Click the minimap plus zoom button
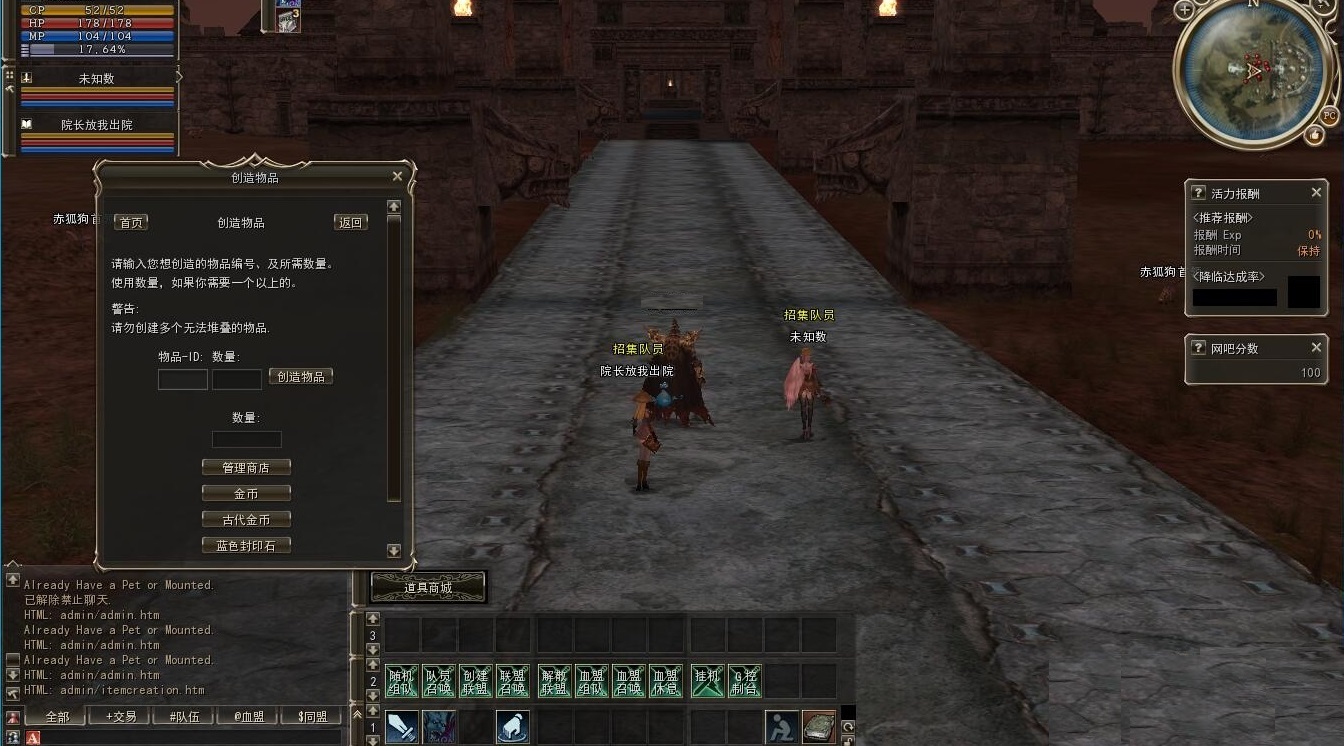Image resolution: width=1344 pixels, height=746 pixels. tap(1185, 10)
